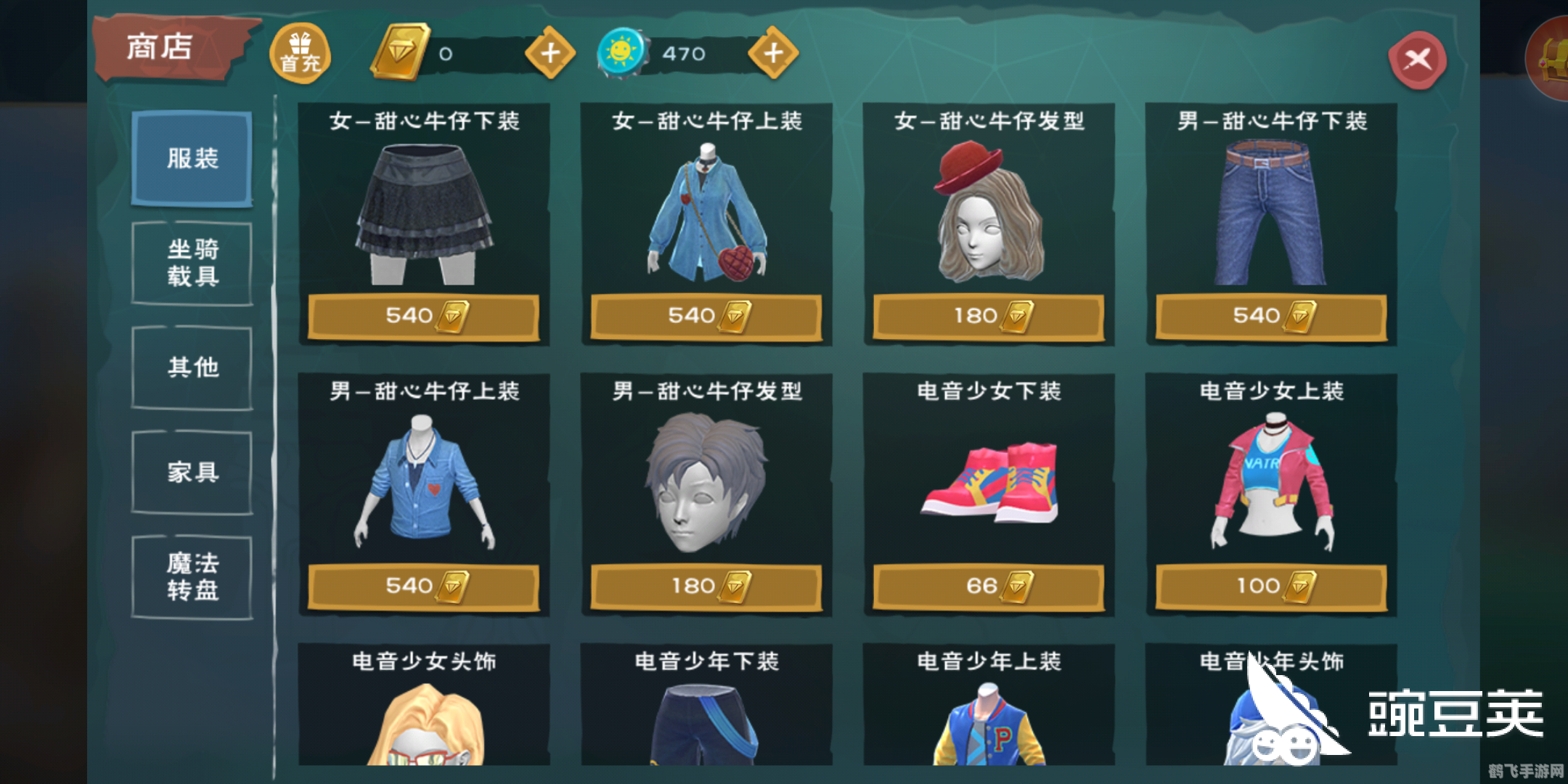This screenshot has height=784, width=1568.
Task: Click the gold diamond currency icon
Action: (400, 52)
